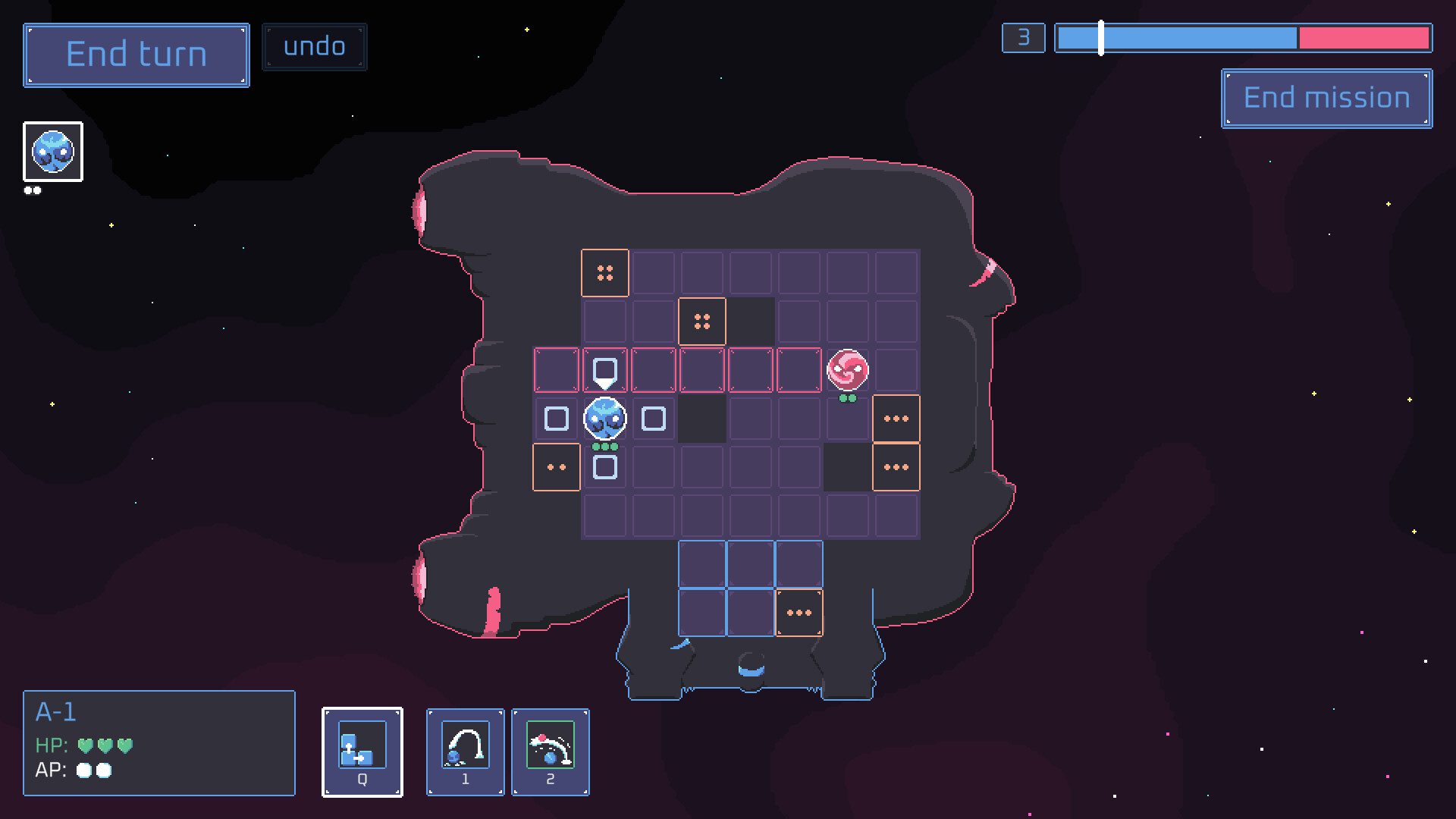Viewport: 1456px width, 819px height.
Task: Click the undo button
Action: pos(314,45)
